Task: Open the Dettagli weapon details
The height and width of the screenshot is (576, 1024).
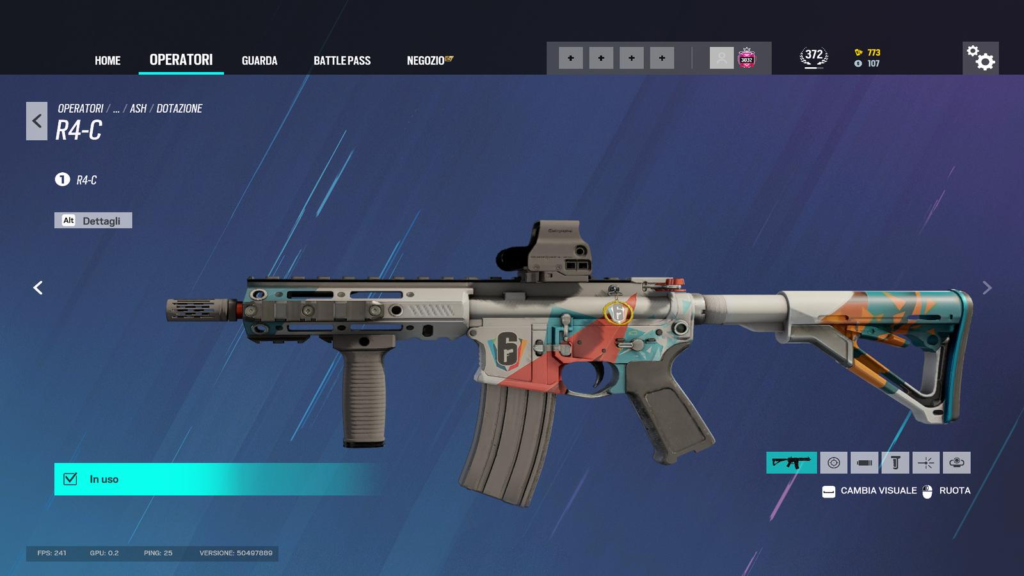Action: point(93,221)
